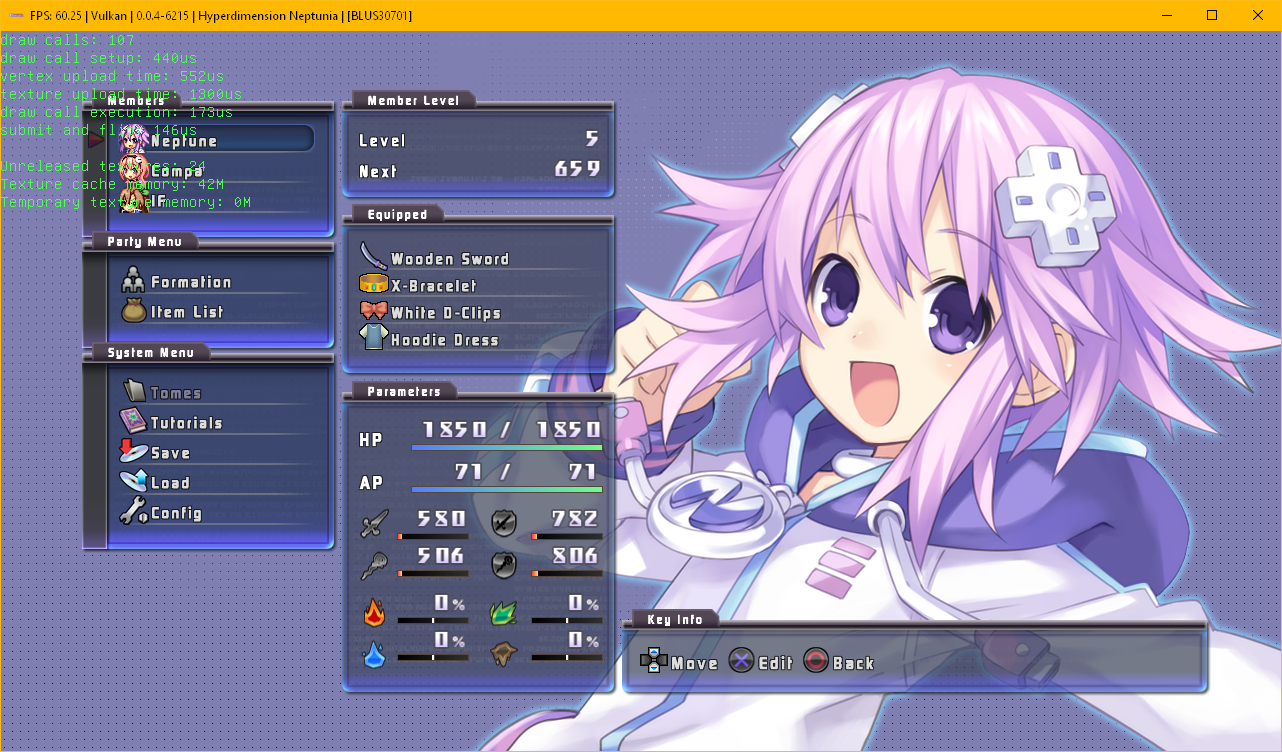Select the equipped Wooden Sword
Viewport: 1282px width, 752px height.
449,259
